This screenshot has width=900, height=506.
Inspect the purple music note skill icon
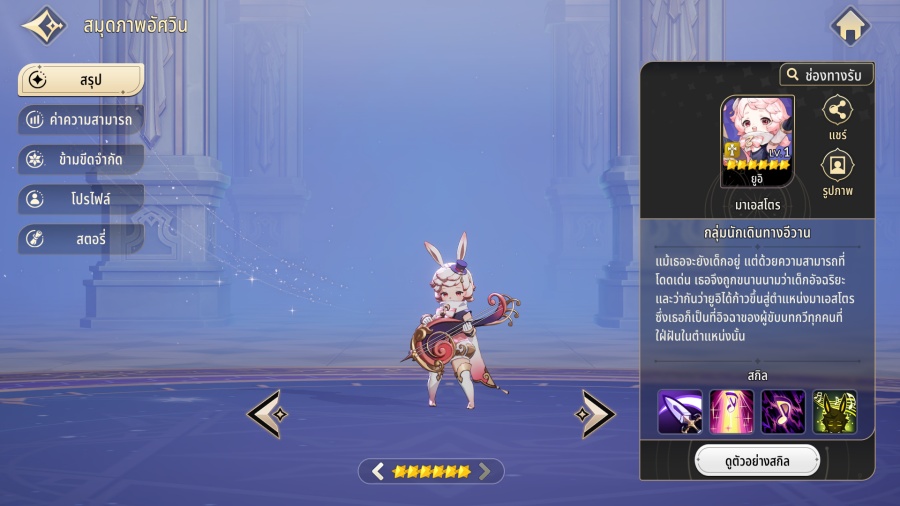(783, 411)
